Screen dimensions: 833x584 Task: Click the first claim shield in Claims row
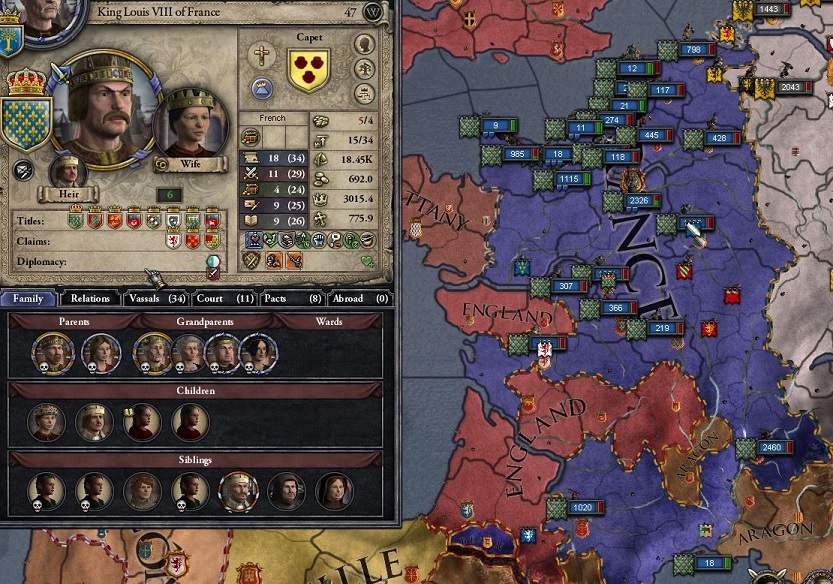click(173, 240)
